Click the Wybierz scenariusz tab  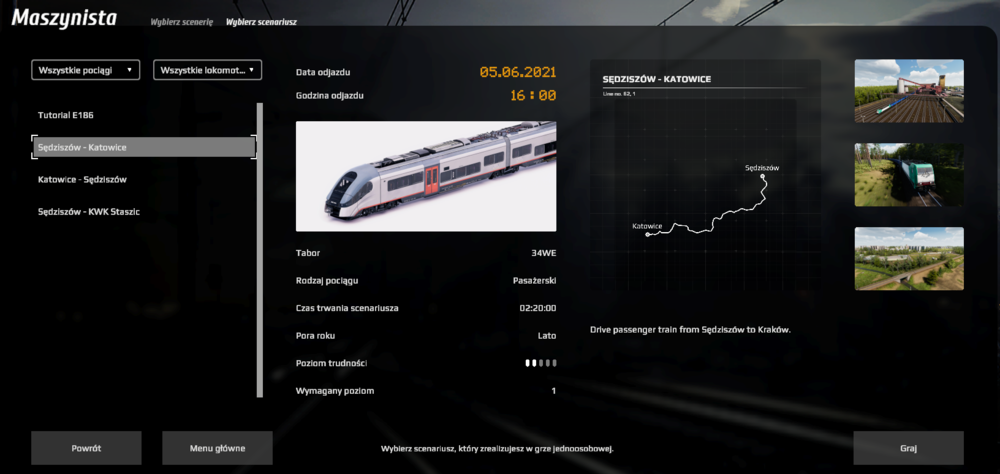261,21
